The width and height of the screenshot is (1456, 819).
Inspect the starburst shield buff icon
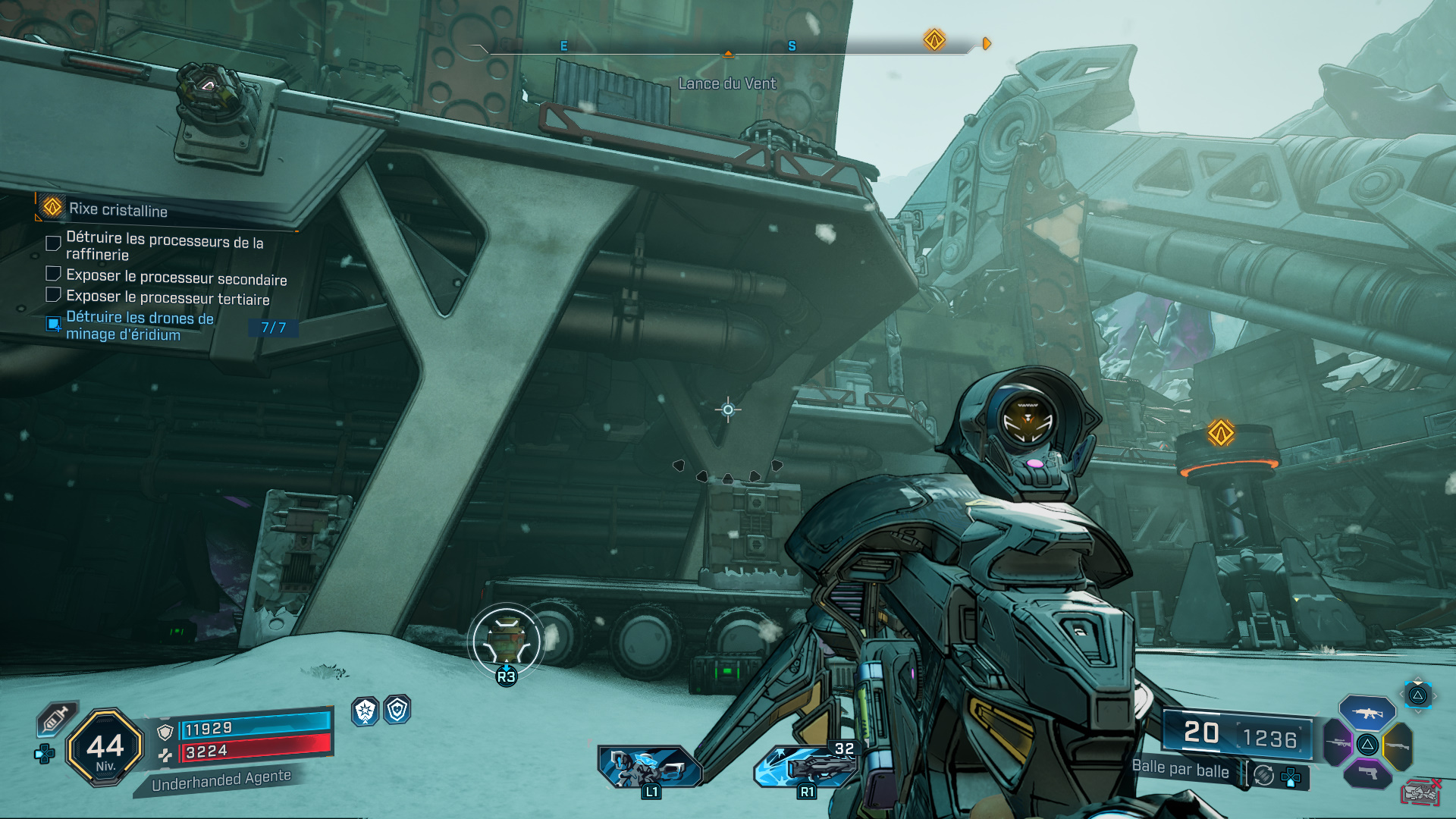click(x=366, y=711)
